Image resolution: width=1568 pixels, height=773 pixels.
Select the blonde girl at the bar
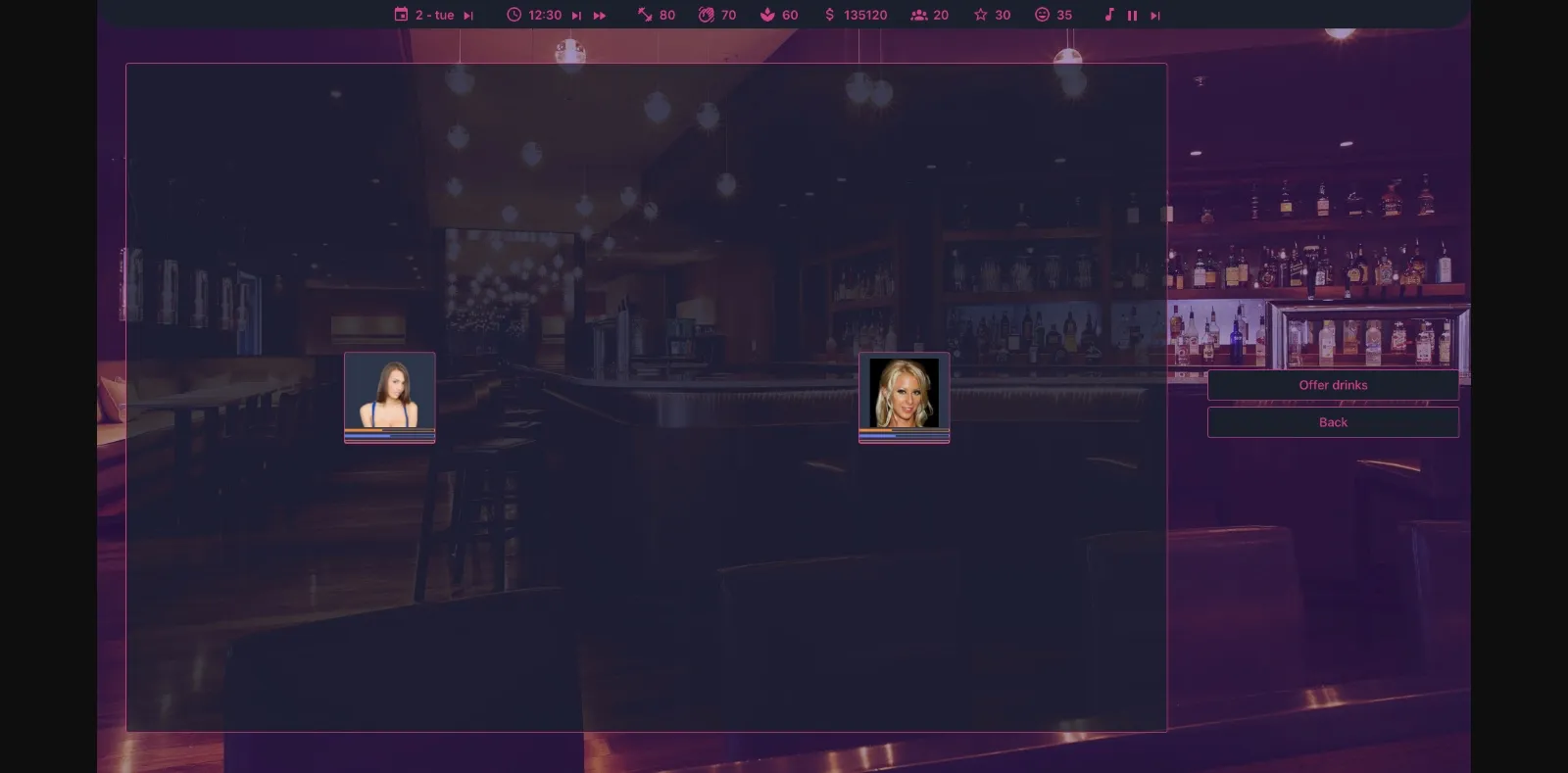tap(904, 392)
